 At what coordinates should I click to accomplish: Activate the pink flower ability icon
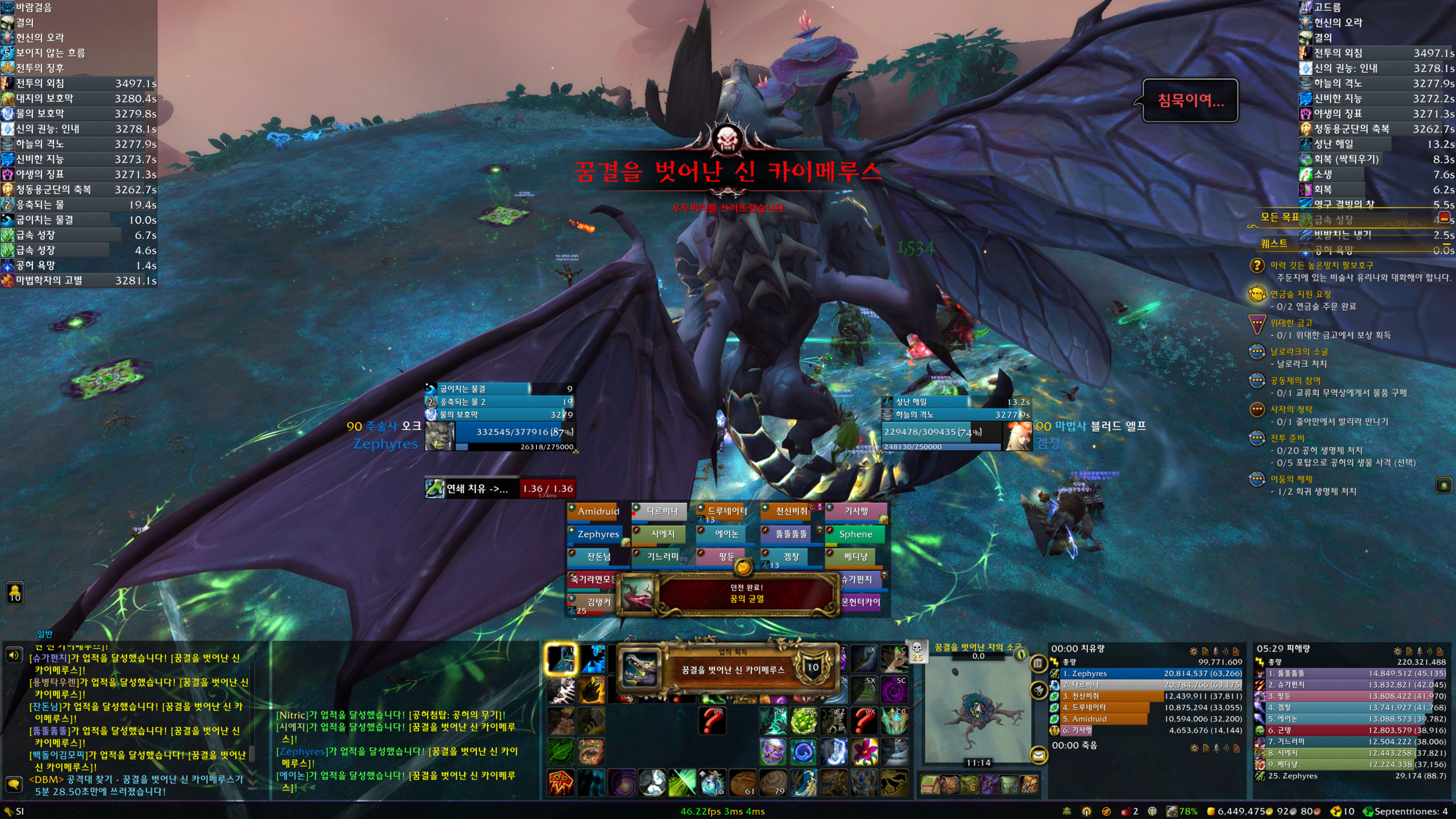click(863, 752)
